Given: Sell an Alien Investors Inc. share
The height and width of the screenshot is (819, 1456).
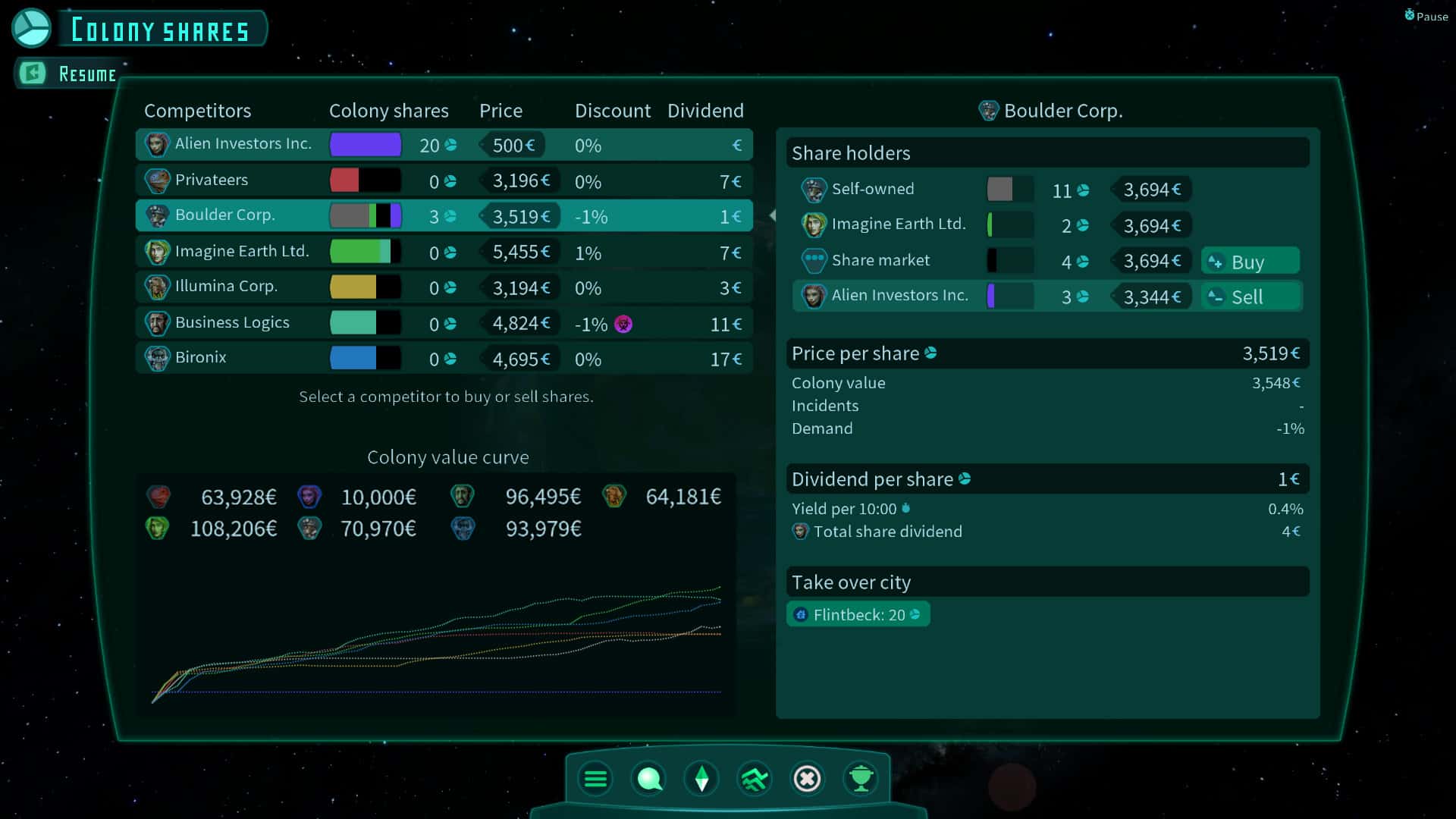Looking at the screenshot, I should click(x=1250, y=297).
